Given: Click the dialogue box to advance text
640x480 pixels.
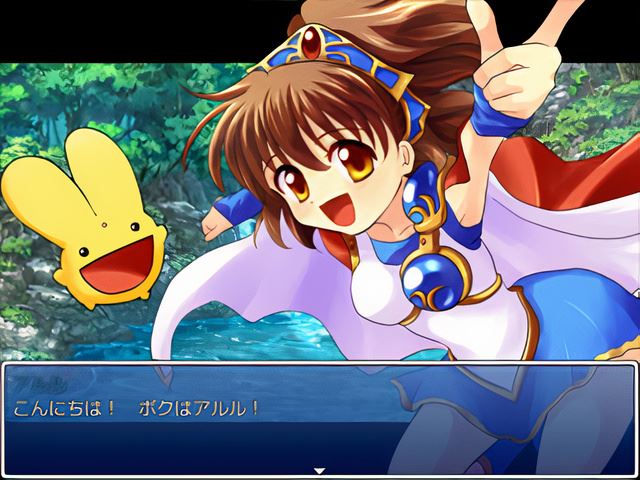Looking at the screenshot, I should (320, 420).
